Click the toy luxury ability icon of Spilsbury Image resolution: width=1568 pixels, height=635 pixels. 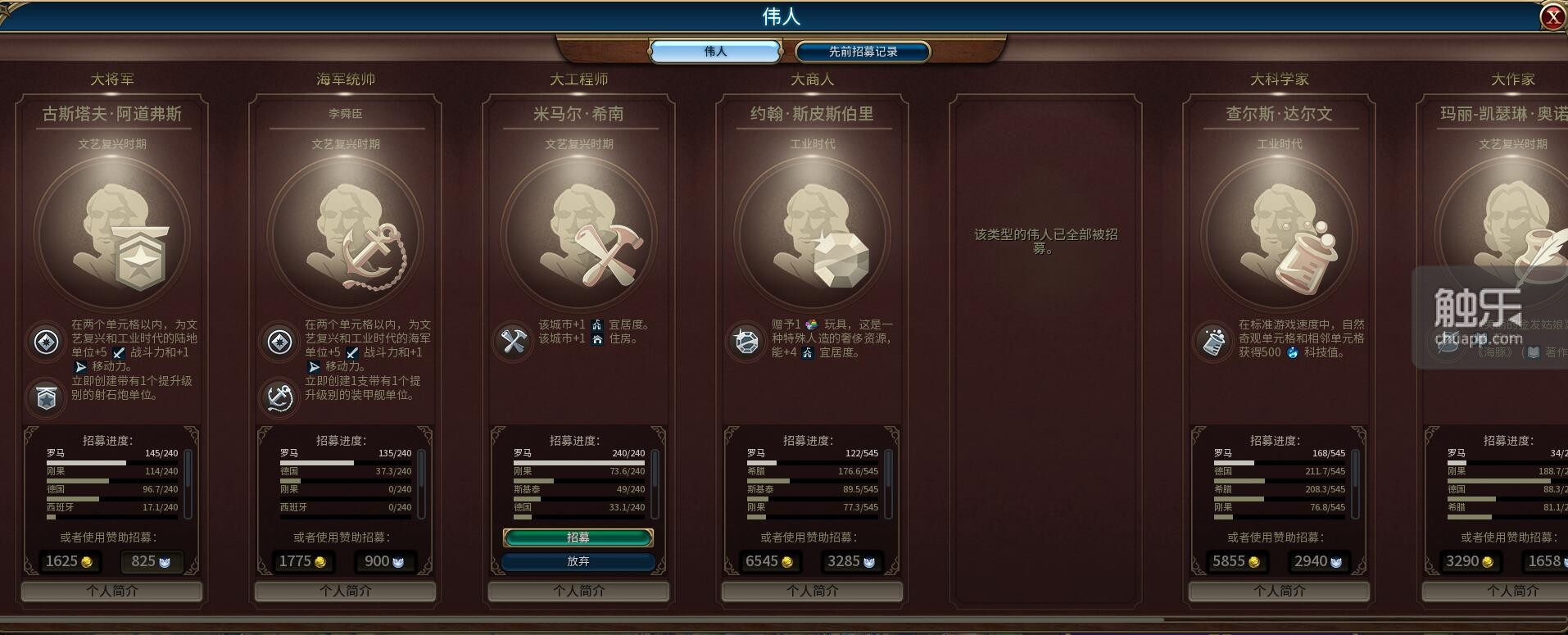pyautogui.click(x=746, y=342)
